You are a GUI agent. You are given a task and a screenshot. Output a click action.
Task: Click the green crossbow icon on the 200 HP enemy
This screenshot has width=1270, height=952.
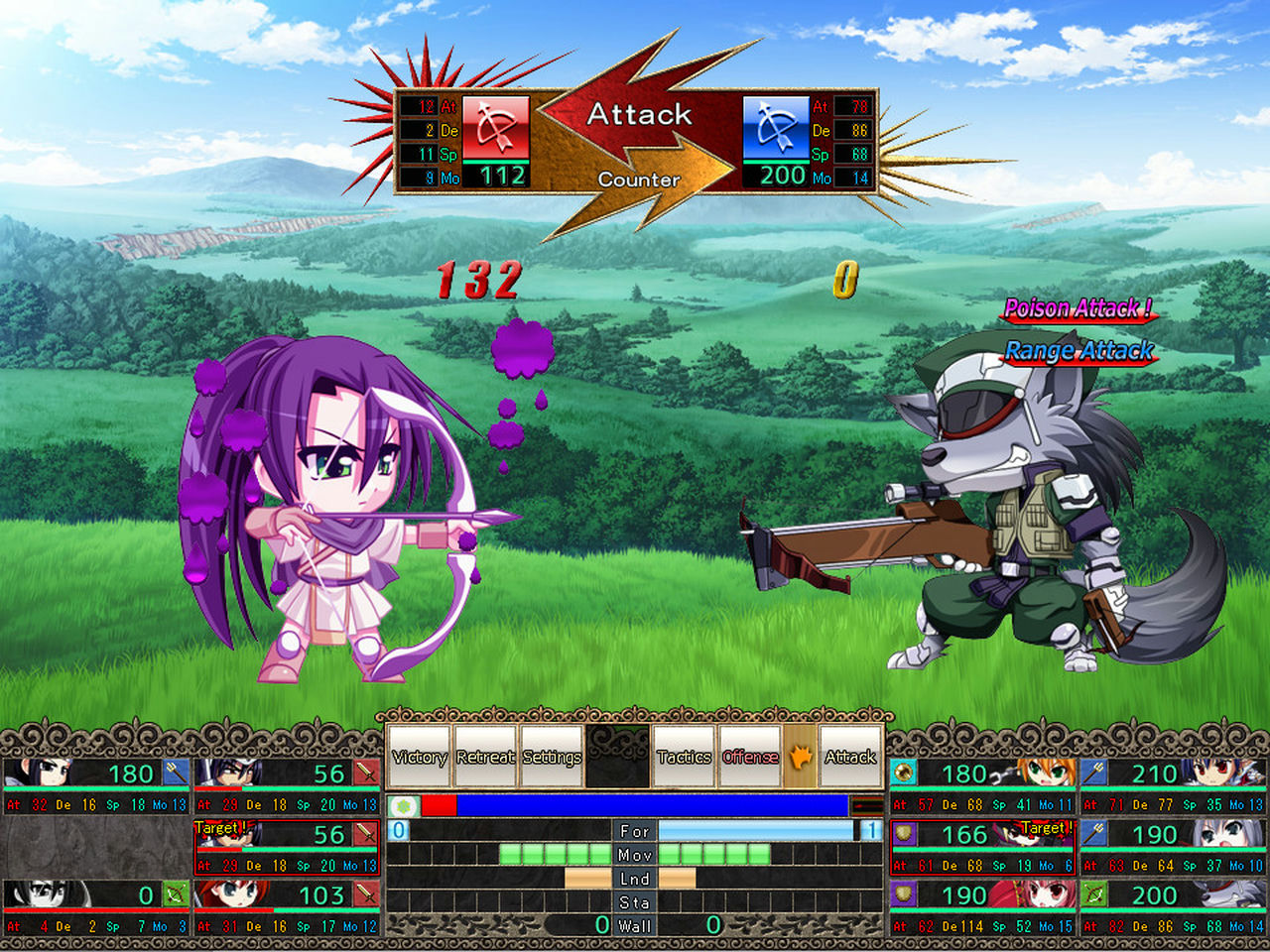pyautogui.click(x=1093, y=894)
